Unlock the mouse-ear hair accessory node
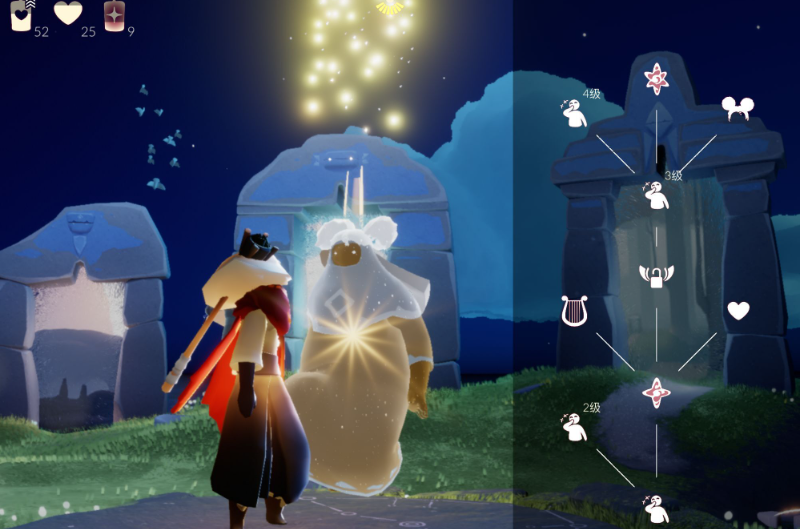 (737, 110)
